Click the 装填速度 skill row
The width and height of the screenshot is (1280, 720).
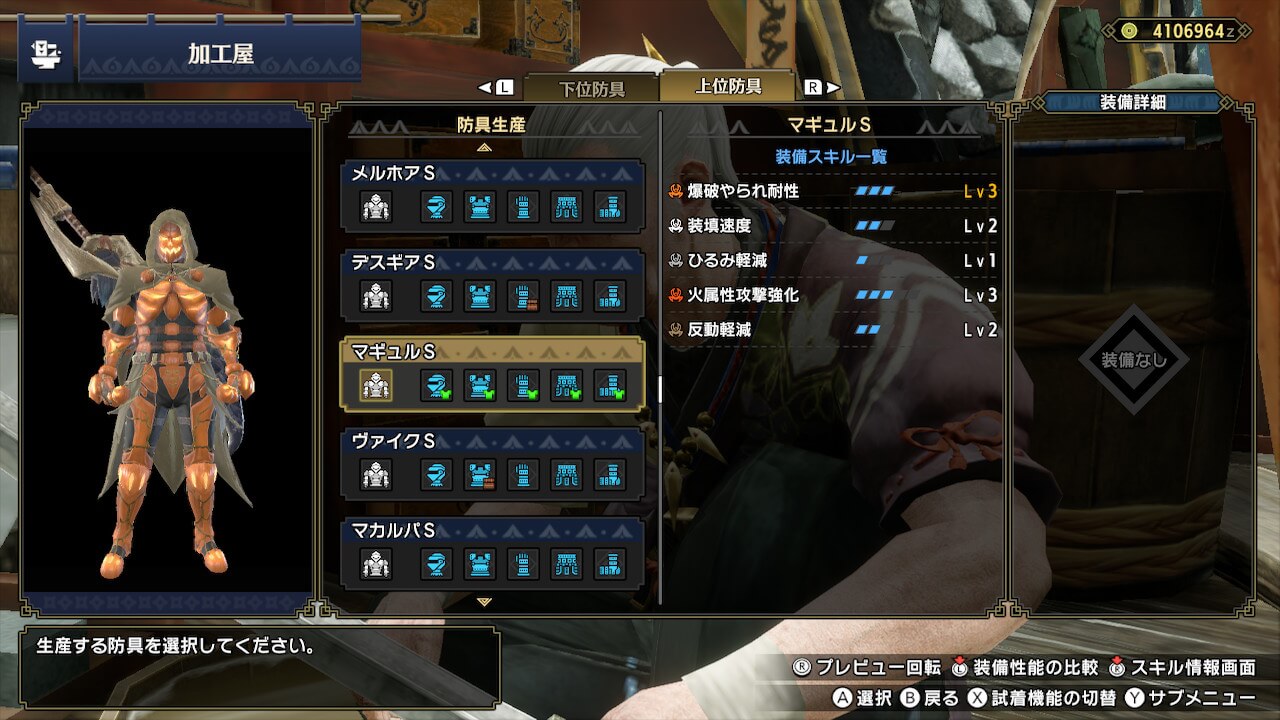click(x=833, y=226)
